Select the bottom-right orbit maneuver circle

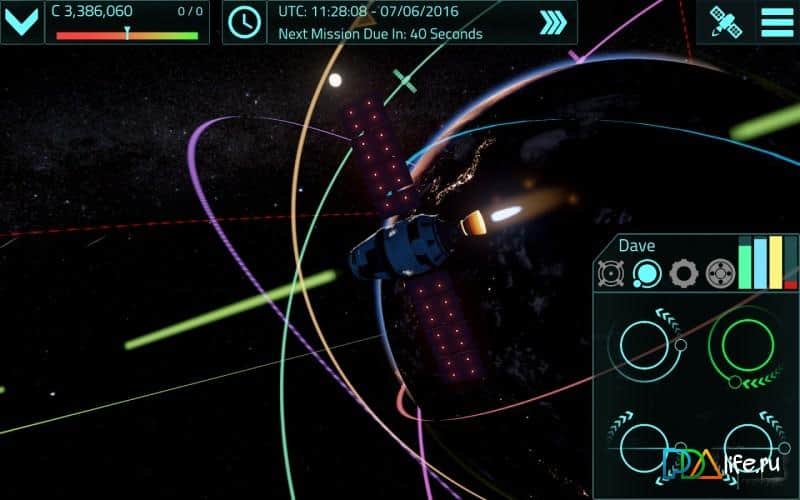[745, 446]
